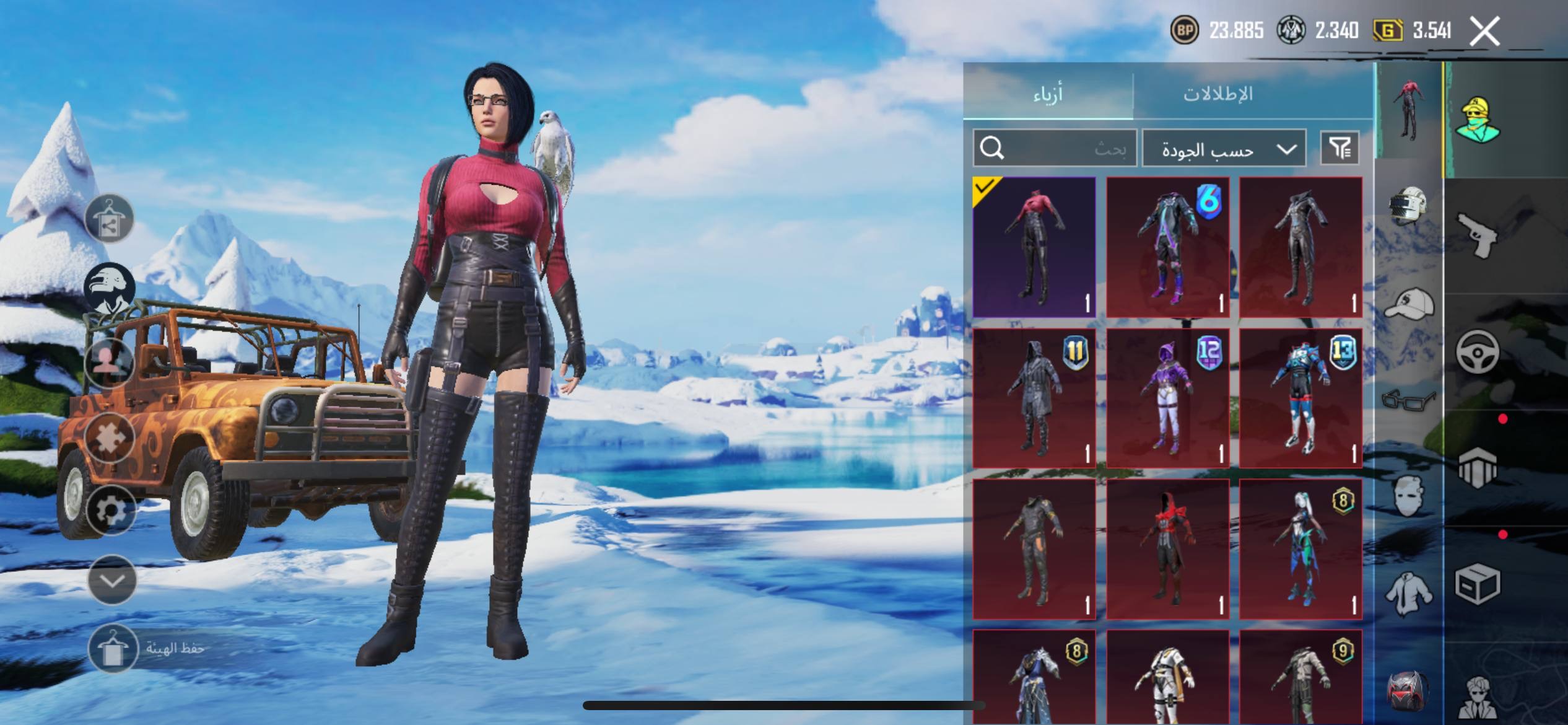The image size is (1568, 725).
Task: Switch to the أزياء outfits tab
Action: click(x=1048, y=94)
